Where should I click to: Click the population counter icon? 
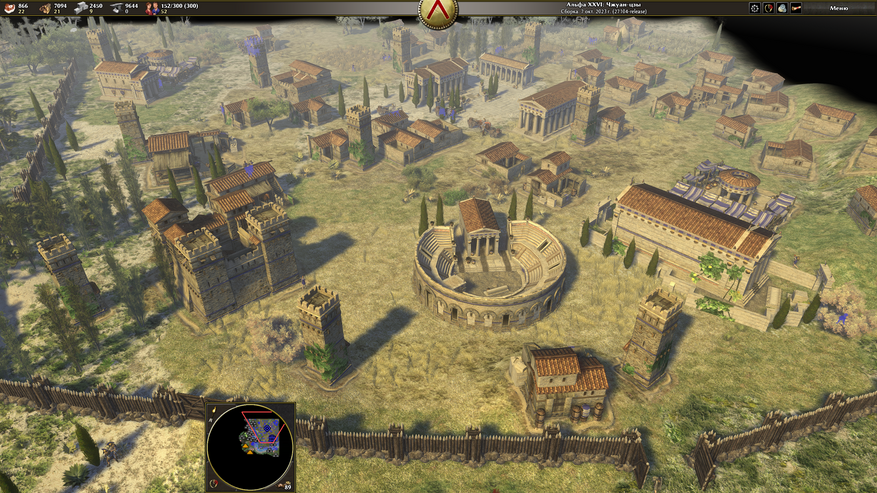(153, 8)
